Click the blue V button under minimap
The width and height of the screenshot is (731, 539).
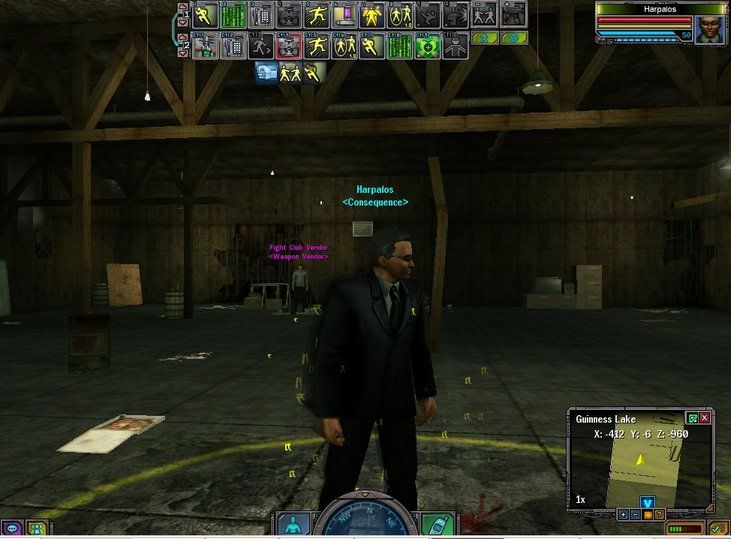pos(648,501)
